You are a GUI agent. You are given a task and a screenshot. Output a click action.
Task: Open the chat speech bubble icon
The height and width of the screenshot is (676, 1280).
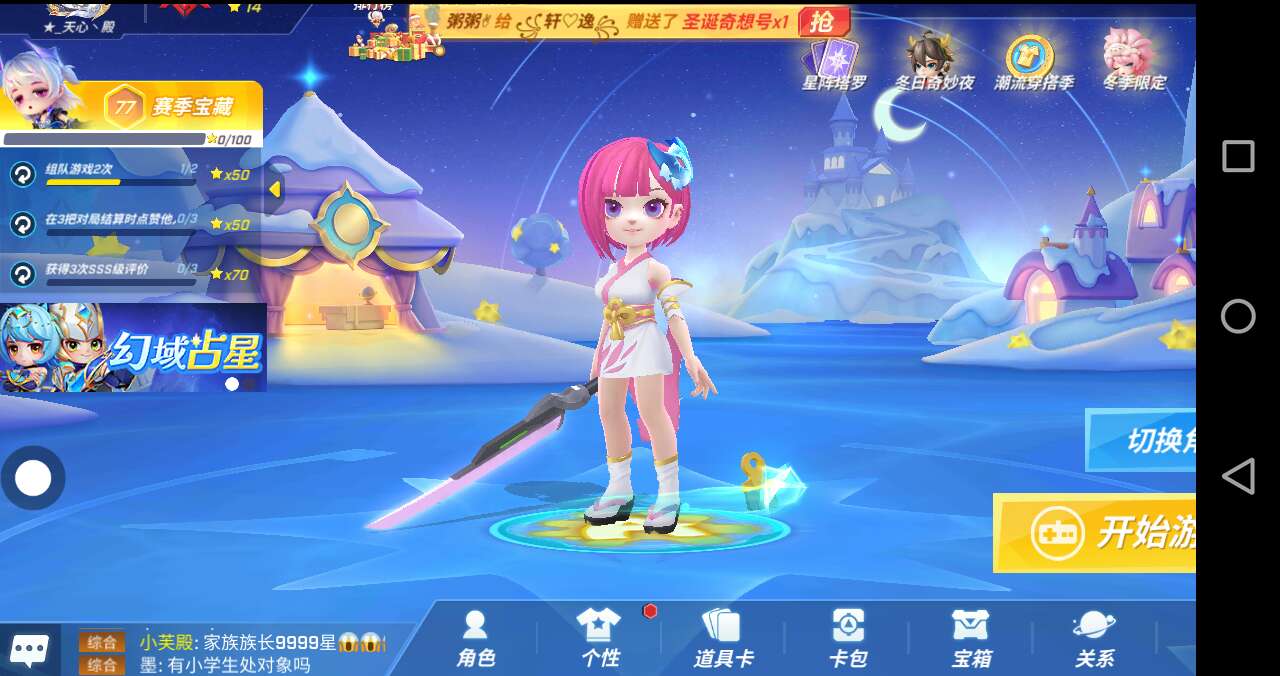28,651
